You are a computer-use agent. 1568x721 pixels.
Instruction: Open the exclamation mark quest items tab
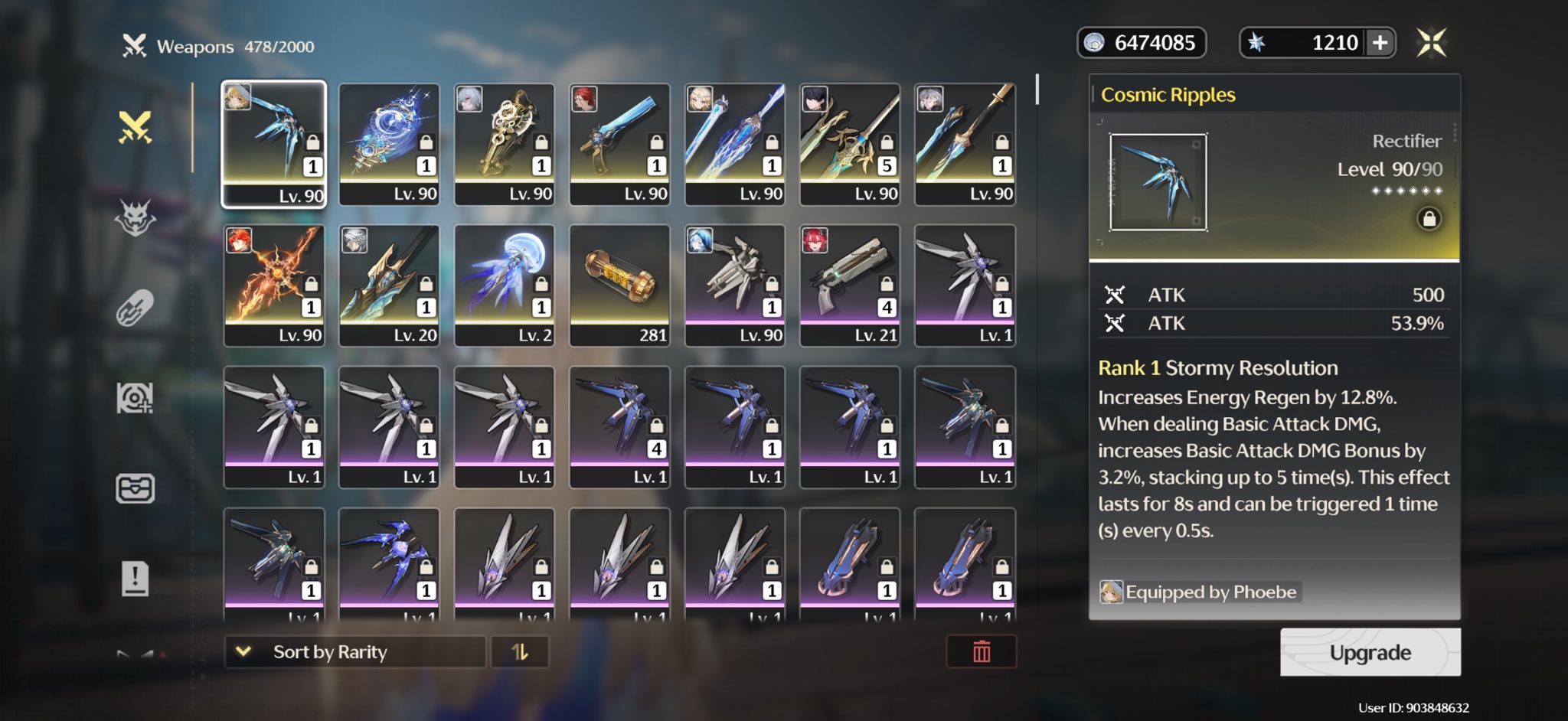[136, 579]
